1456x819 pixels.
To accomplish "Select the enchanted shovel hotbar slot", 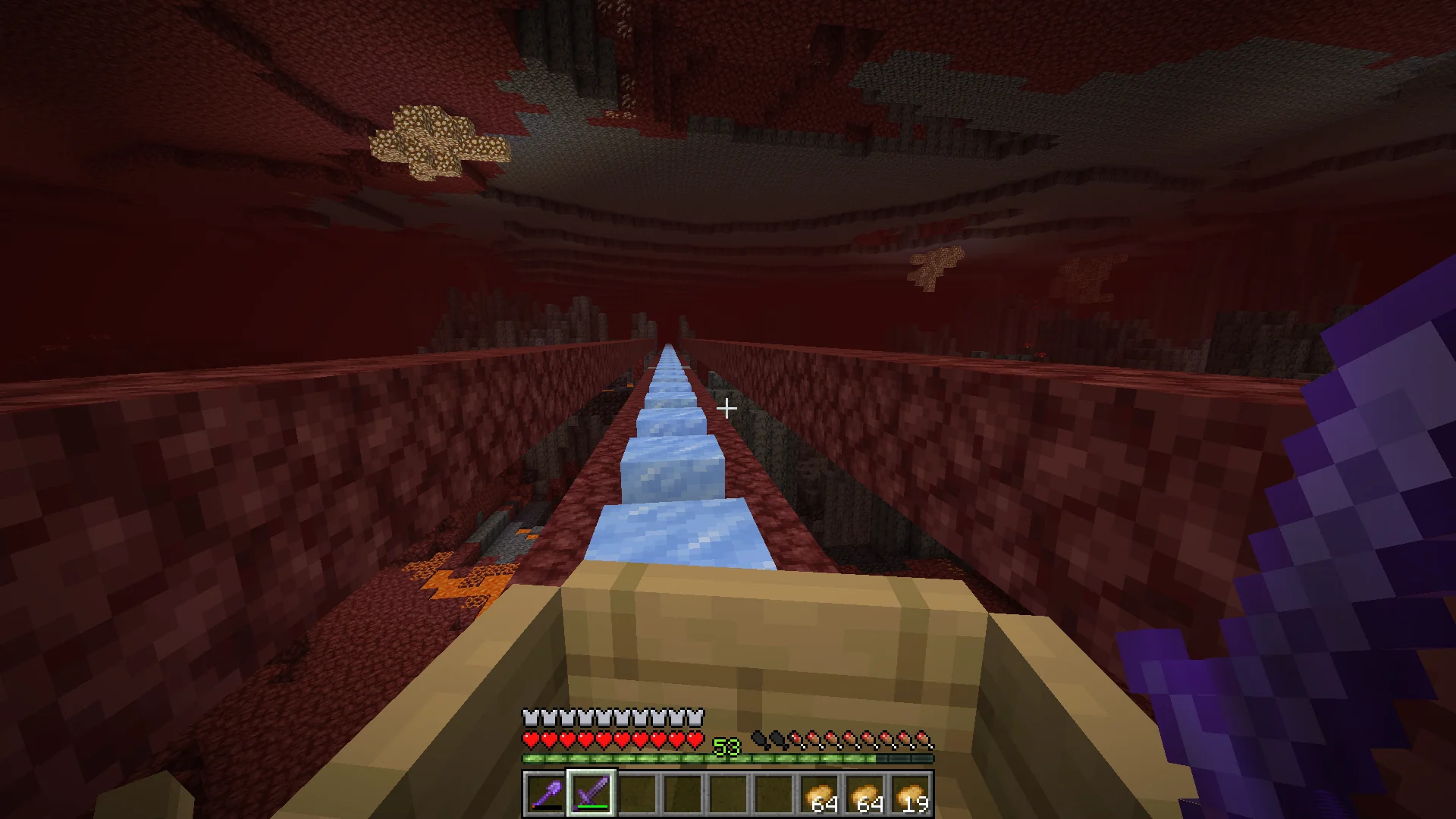I will tap(546, 793).
